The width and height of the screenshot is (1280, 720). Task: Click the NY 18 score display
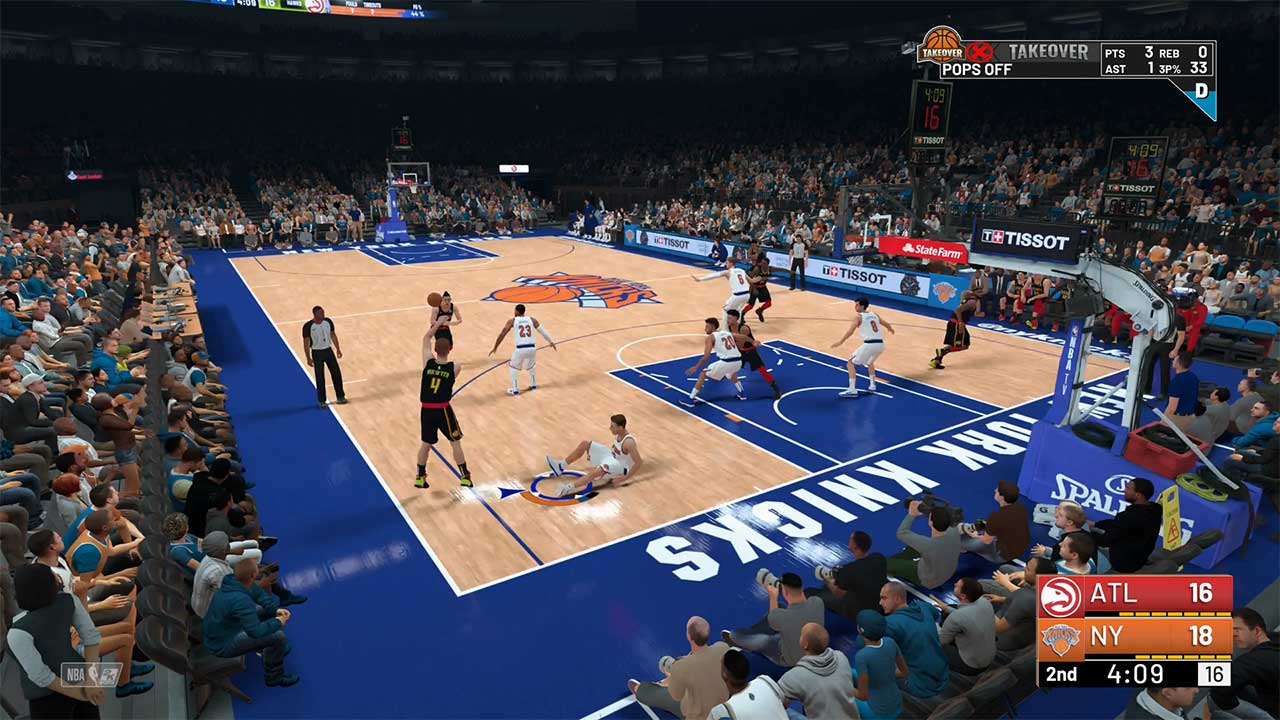coord(1203,637)
